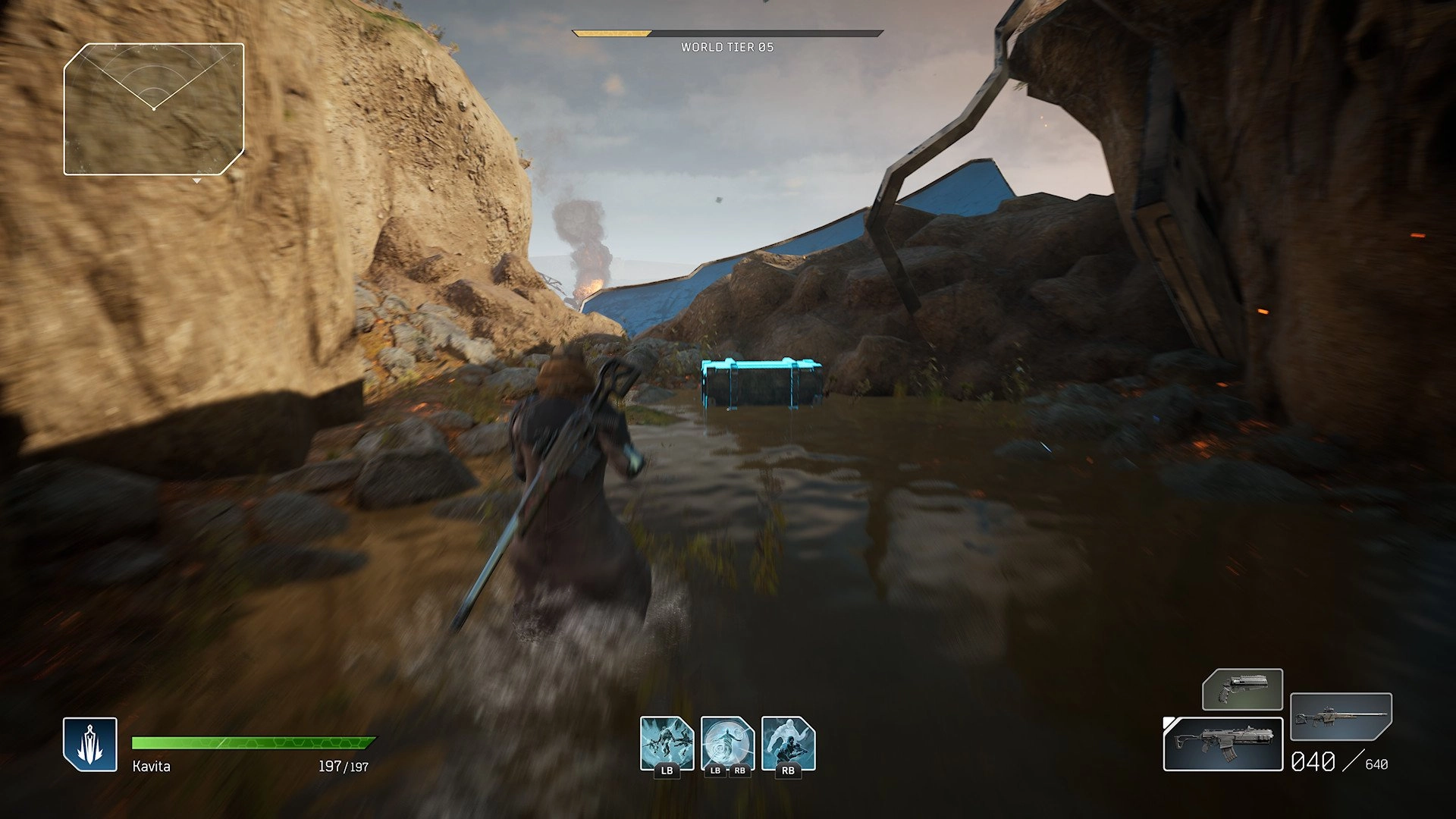The width and height of the screenshot is (1456, 819).
Task: Activate the glowing sphere ability icon
Action: click(727, 742)
